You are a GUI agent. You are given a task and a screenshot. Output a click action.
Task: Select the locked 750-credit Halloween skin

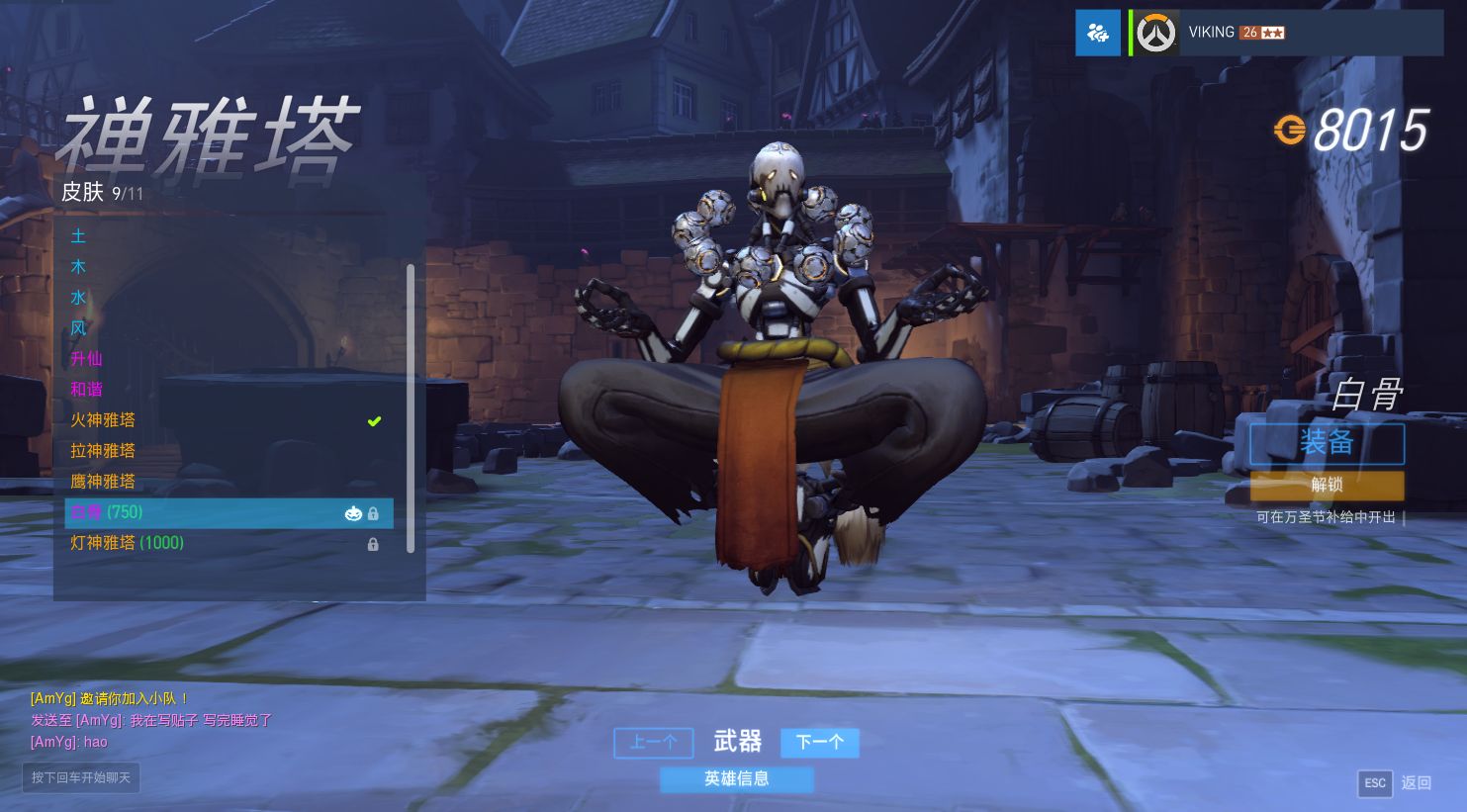pyautogui.click(x=229, y=512)
